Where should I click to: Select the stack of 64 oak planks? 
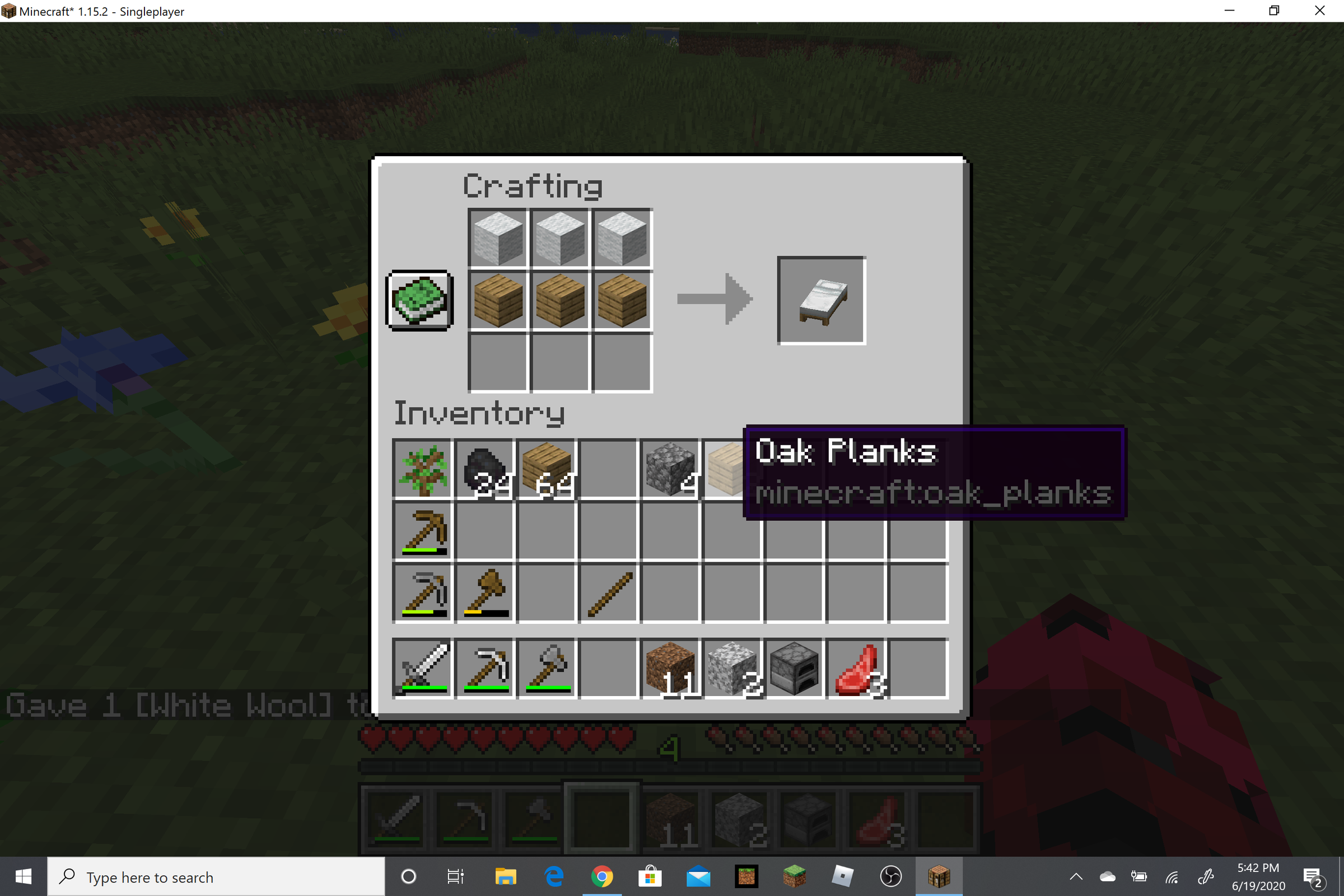click(547, 470)
